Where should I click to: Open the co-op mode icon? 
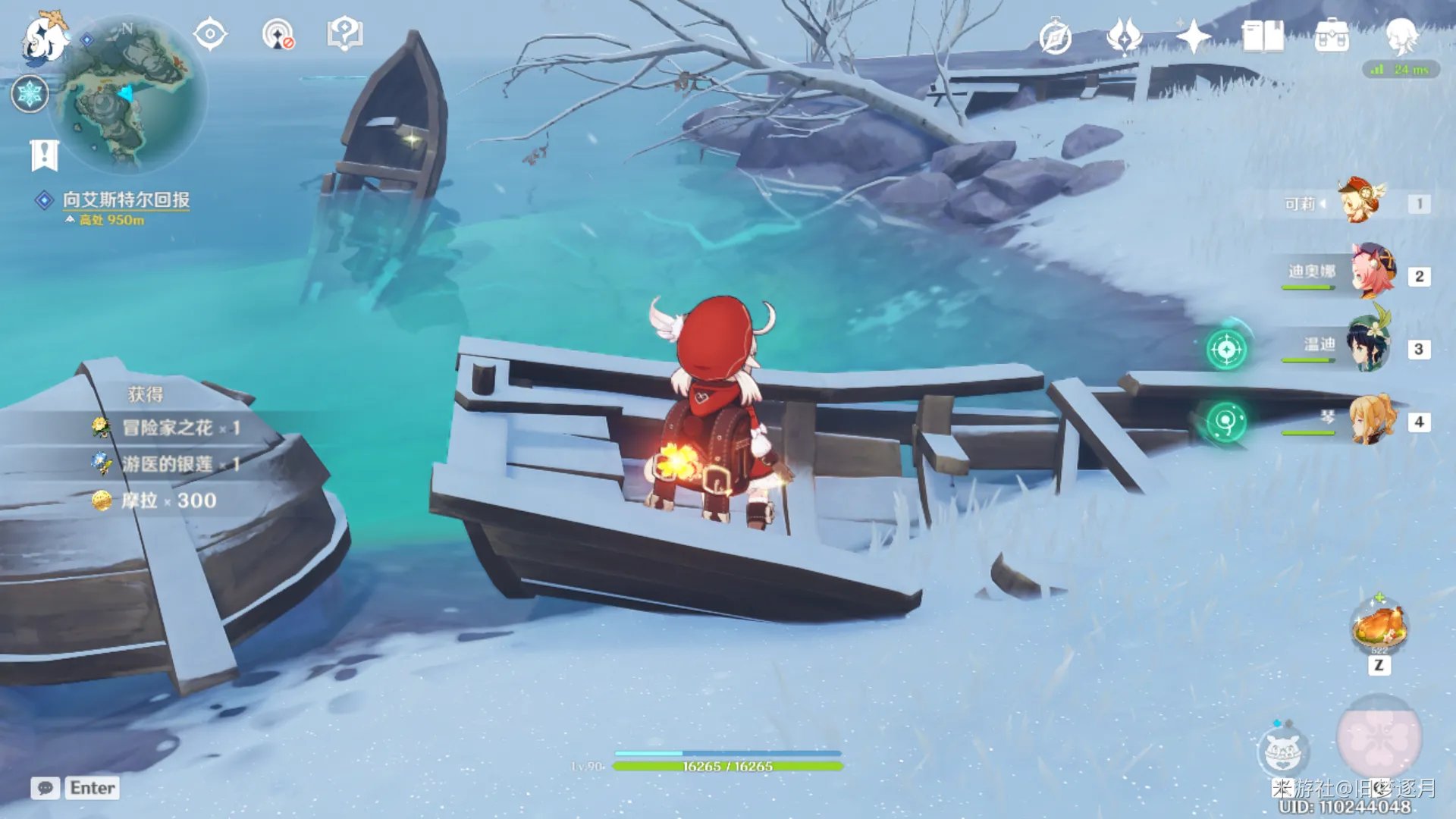click(x=278, y=35)
